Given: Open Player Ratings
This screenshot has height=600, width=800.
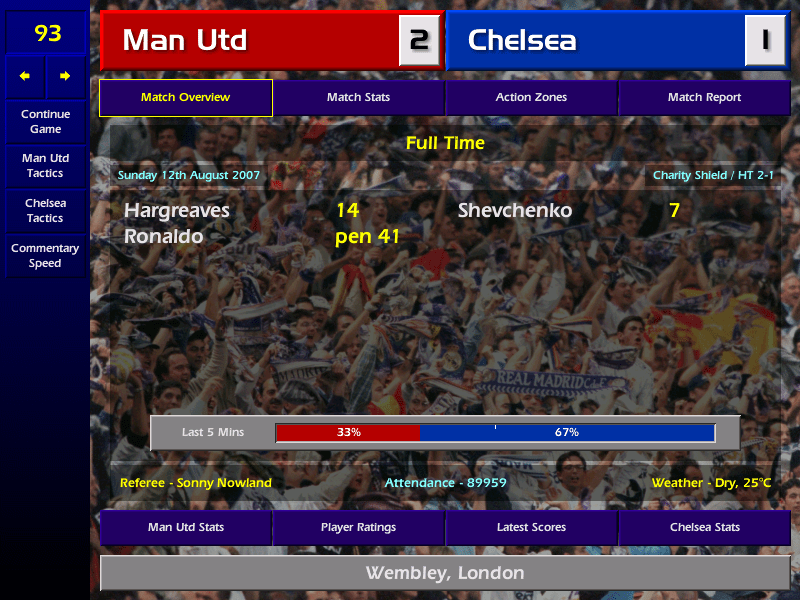Looking at the screenshot, I should click(x=358, y=527).
